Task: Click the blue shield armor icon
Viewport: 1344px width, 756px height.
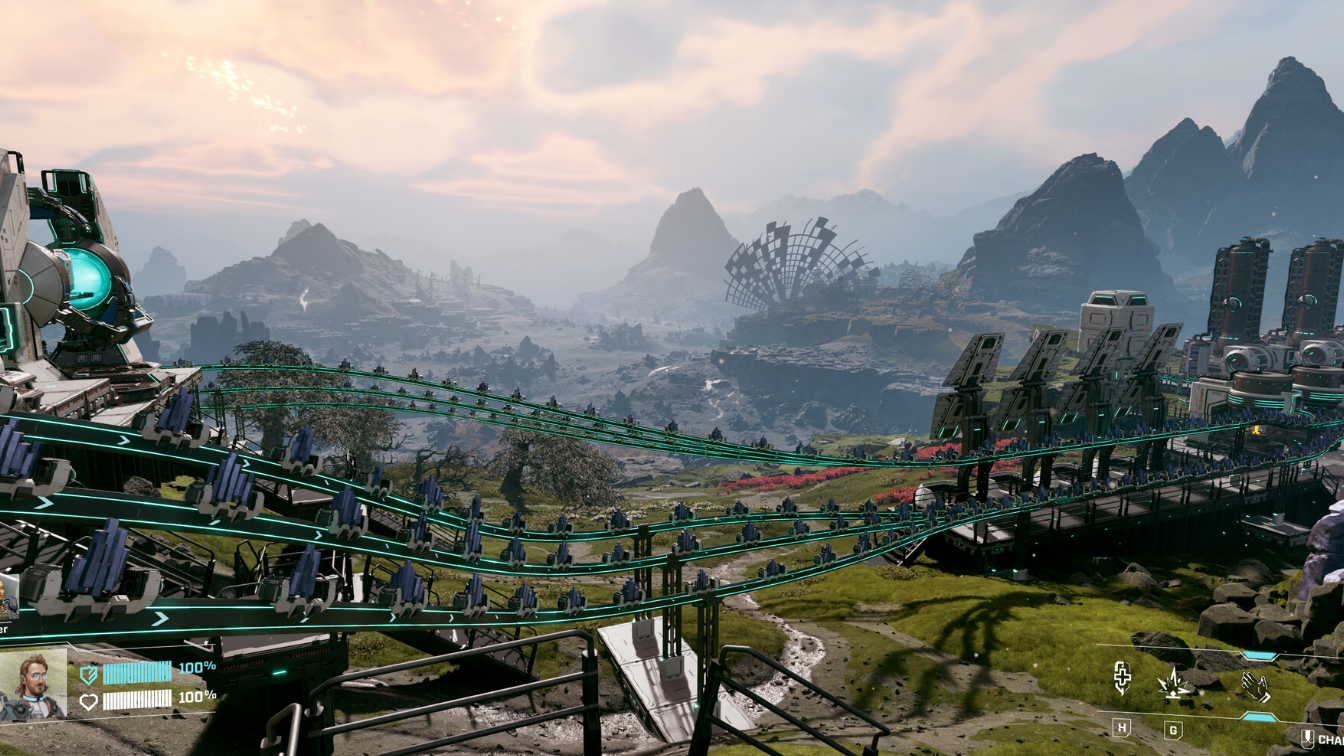Action: coord(90,675)
